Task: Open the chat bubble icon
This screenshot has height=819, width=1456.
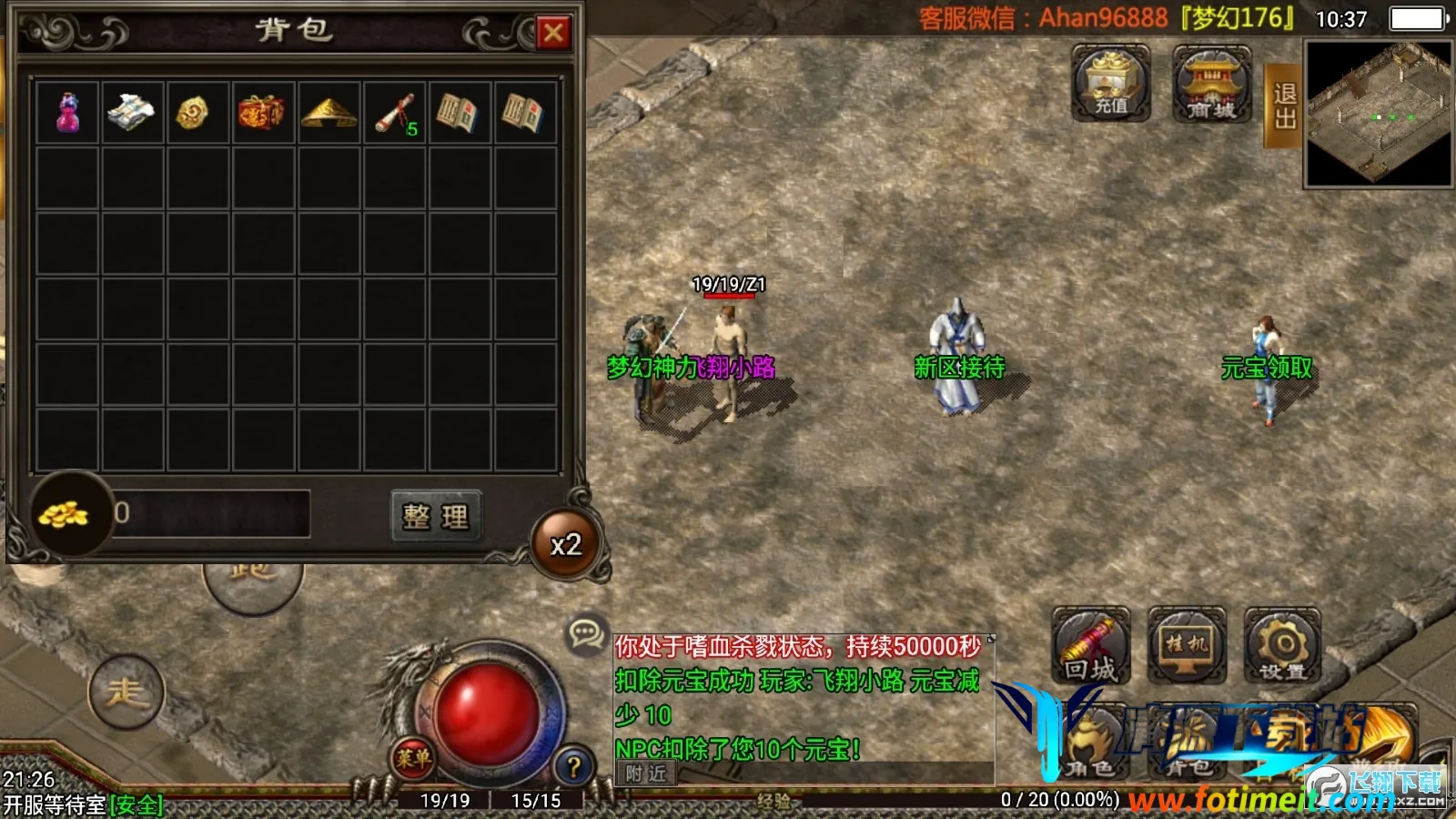Action: (585, 632)
